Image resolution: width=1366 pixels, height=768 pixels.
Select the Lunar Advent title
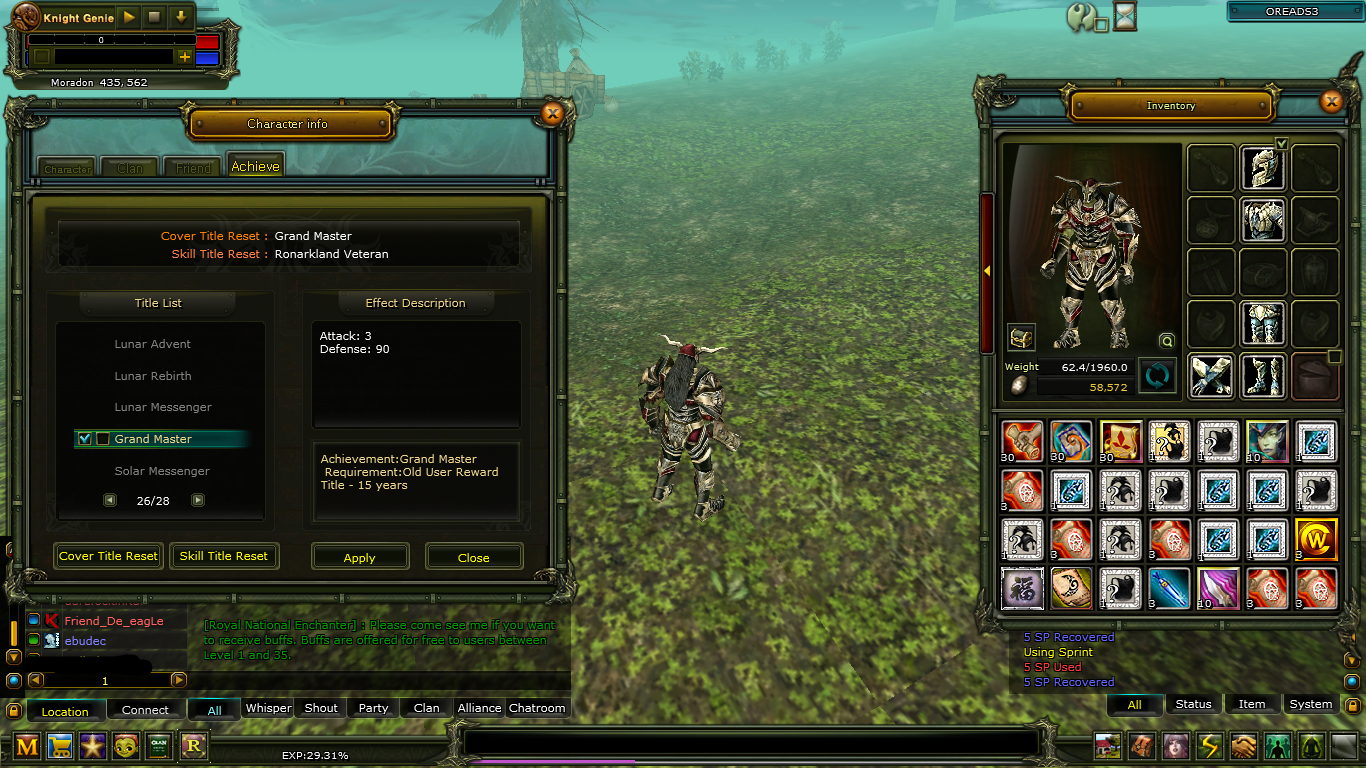pyautogui.click(x=152, y=344)
